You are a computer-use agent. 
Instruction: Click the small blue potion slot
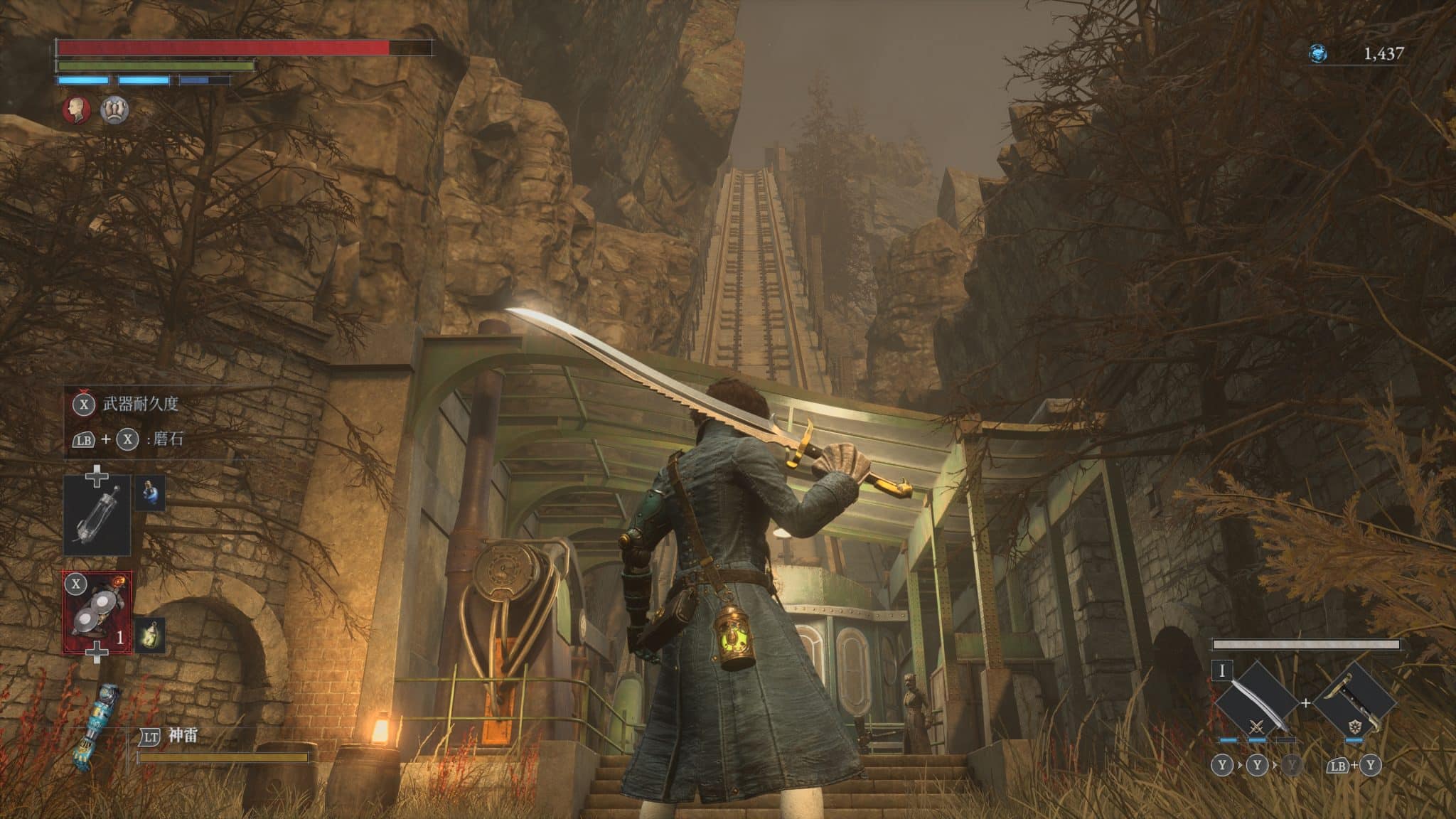tap(150, 491)
